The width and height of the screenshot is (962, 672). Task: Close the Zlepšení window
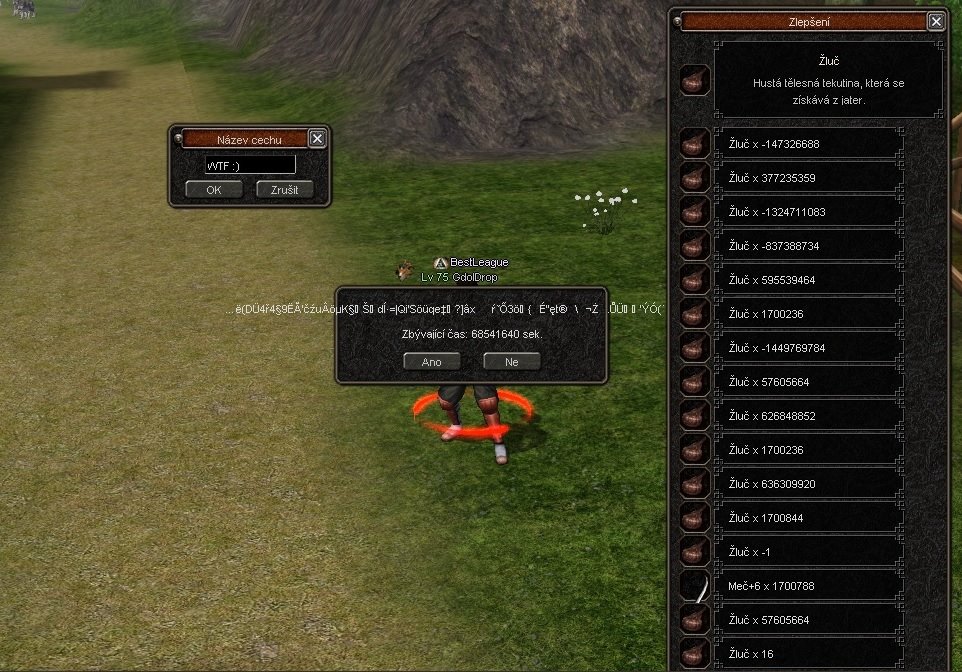[936, 21]
